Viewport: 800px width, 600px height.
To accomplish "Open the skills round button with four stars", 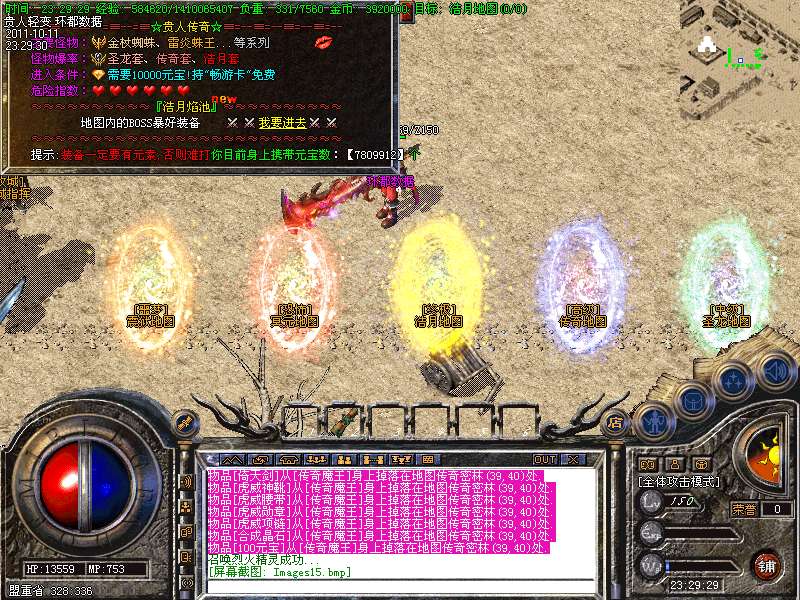I will click(733, 380).
